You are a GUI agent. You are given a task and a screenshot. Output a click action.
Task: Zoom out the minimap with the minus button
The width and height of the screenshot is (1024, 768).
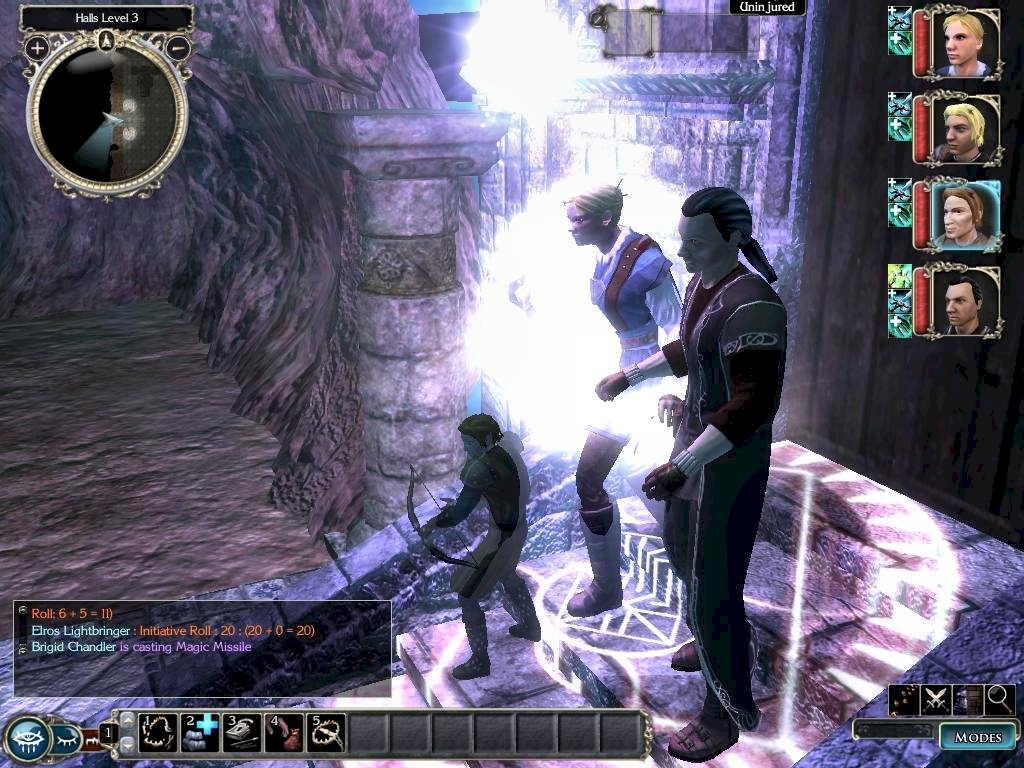point(179,47)
